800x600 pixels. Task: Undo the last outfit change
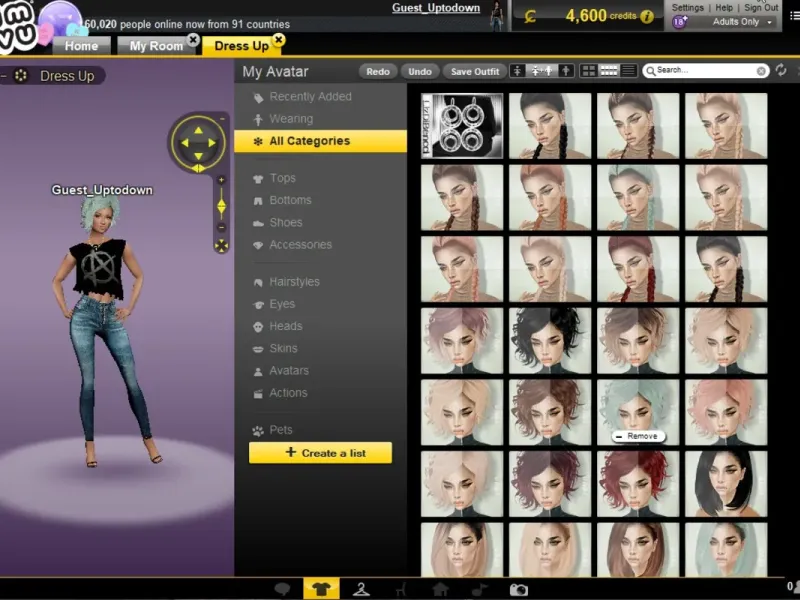point(420,71)
